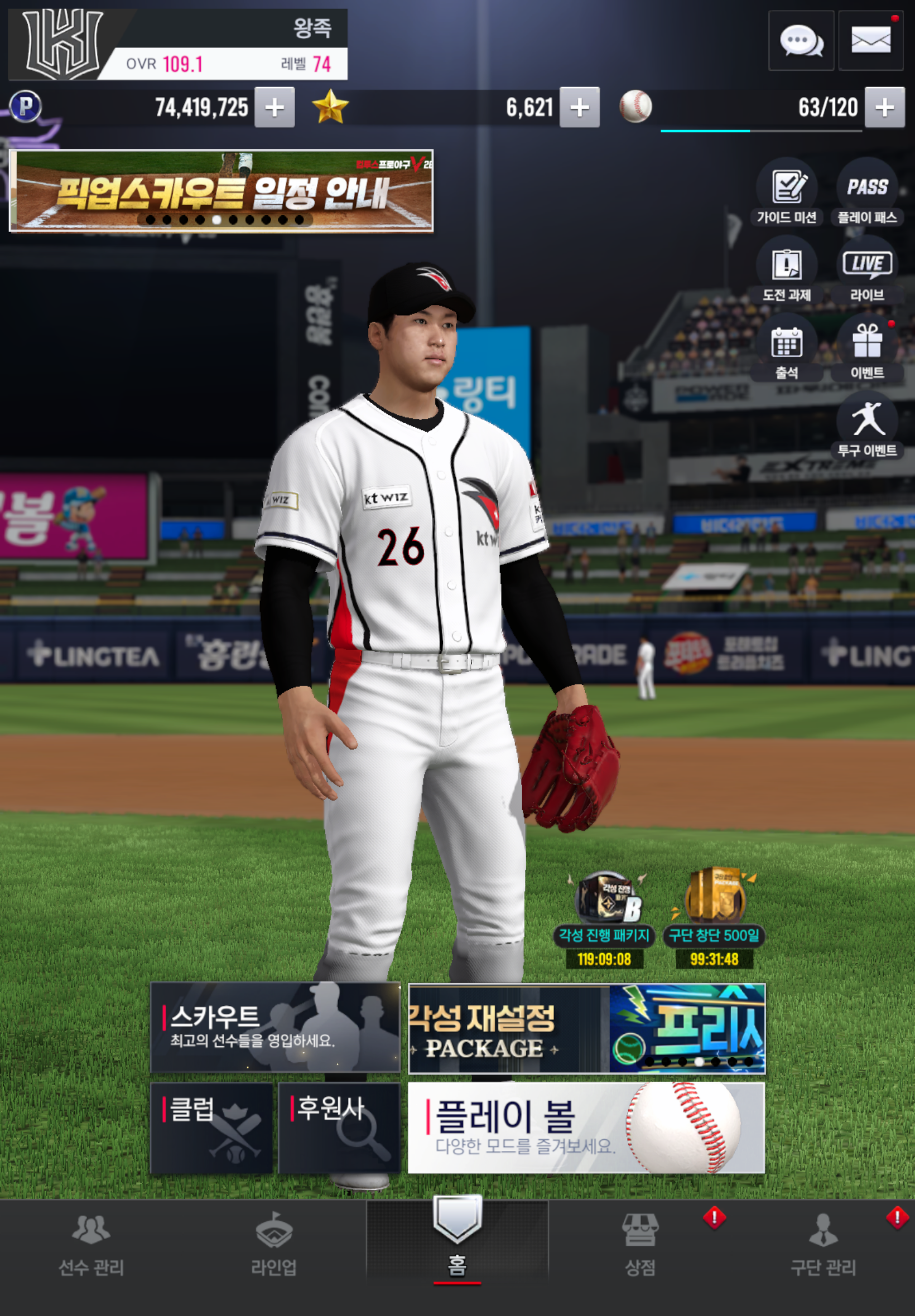
Task: Refill baseballs with the stamina plus button
Action: pyautogui.click(x=884, y=107)
